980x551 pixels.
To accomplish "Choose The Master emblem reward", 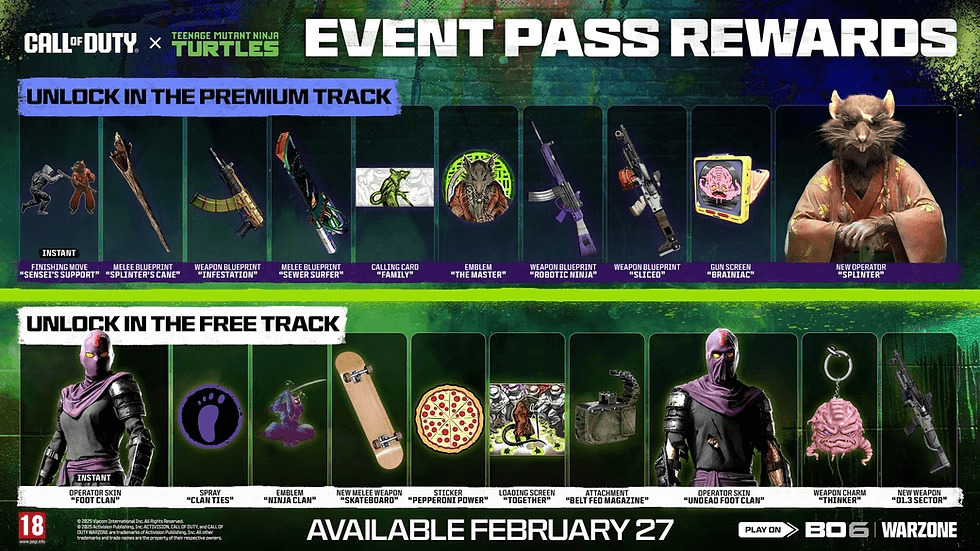I will (477, 190).
